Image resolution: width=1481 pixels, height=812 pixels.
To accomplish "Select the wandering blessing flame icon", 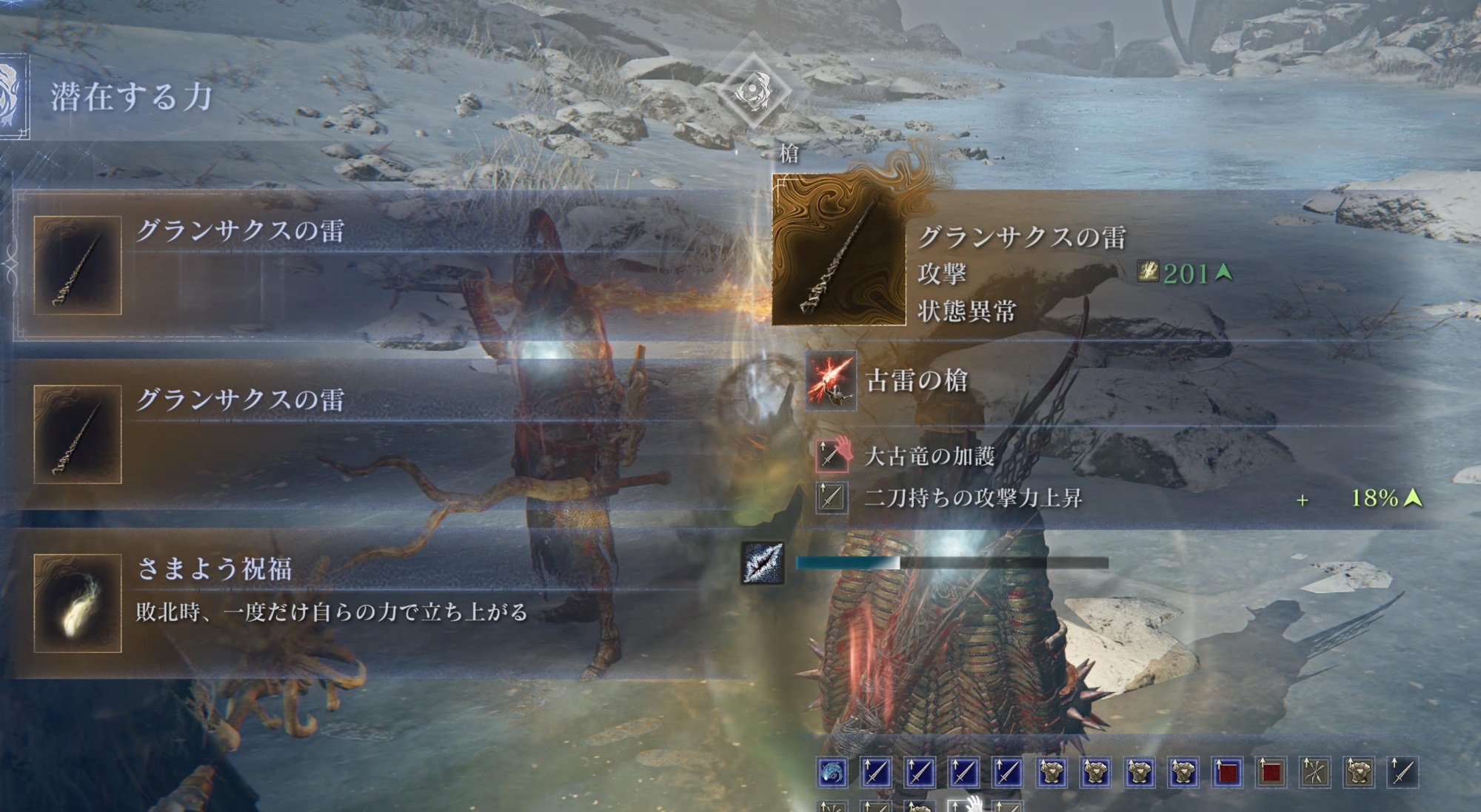I will (x=78, y=603).
